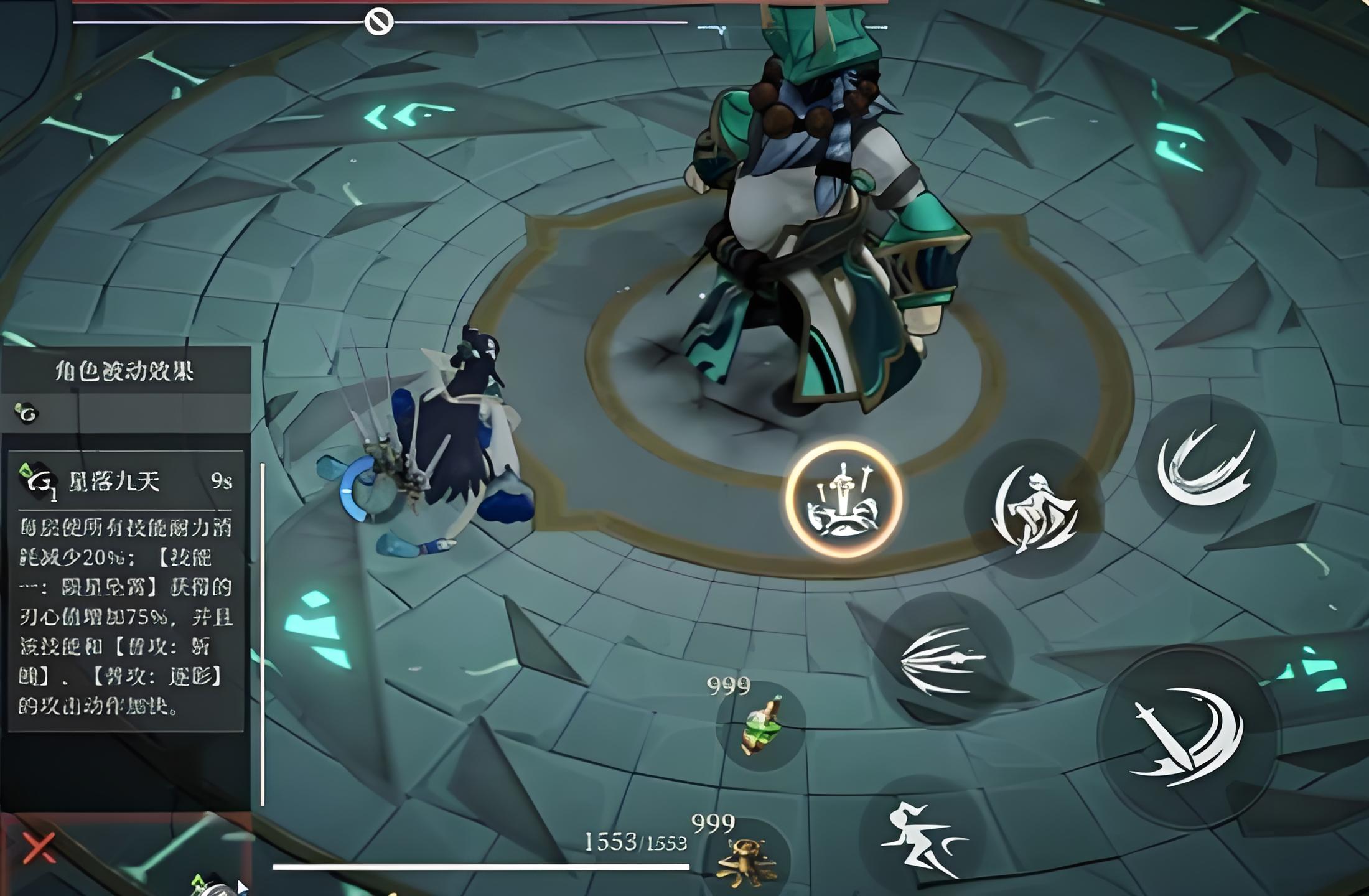Screen dimensions: 1369x896
Task: Use the cloaked figure dodge skill
Action: coord(1034,509)
